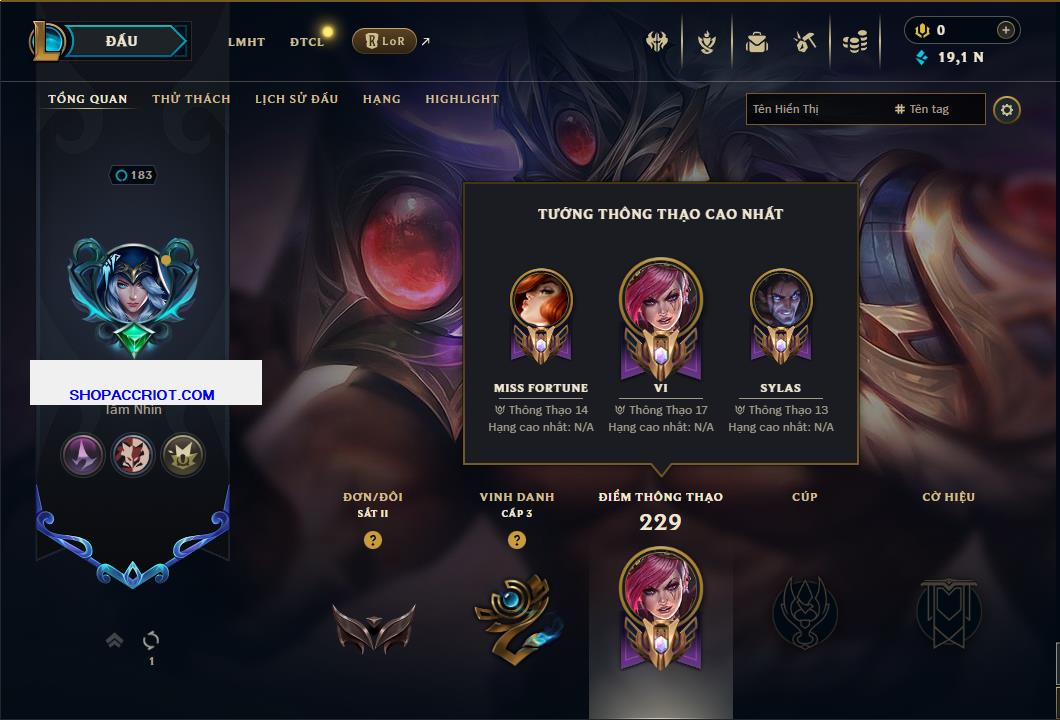Viewport: 1060px width, 720px height.
Task: Open the Highlight tab
Action: click(x=462, y=99)
